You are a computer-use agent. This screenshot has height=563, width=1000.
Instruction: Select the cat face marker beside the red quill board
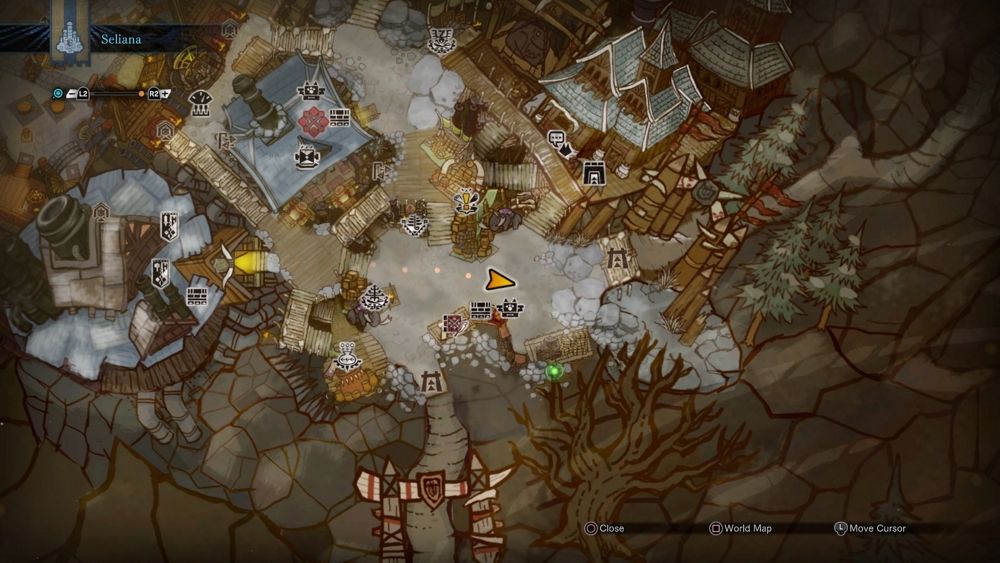click(x=509, y=308)
